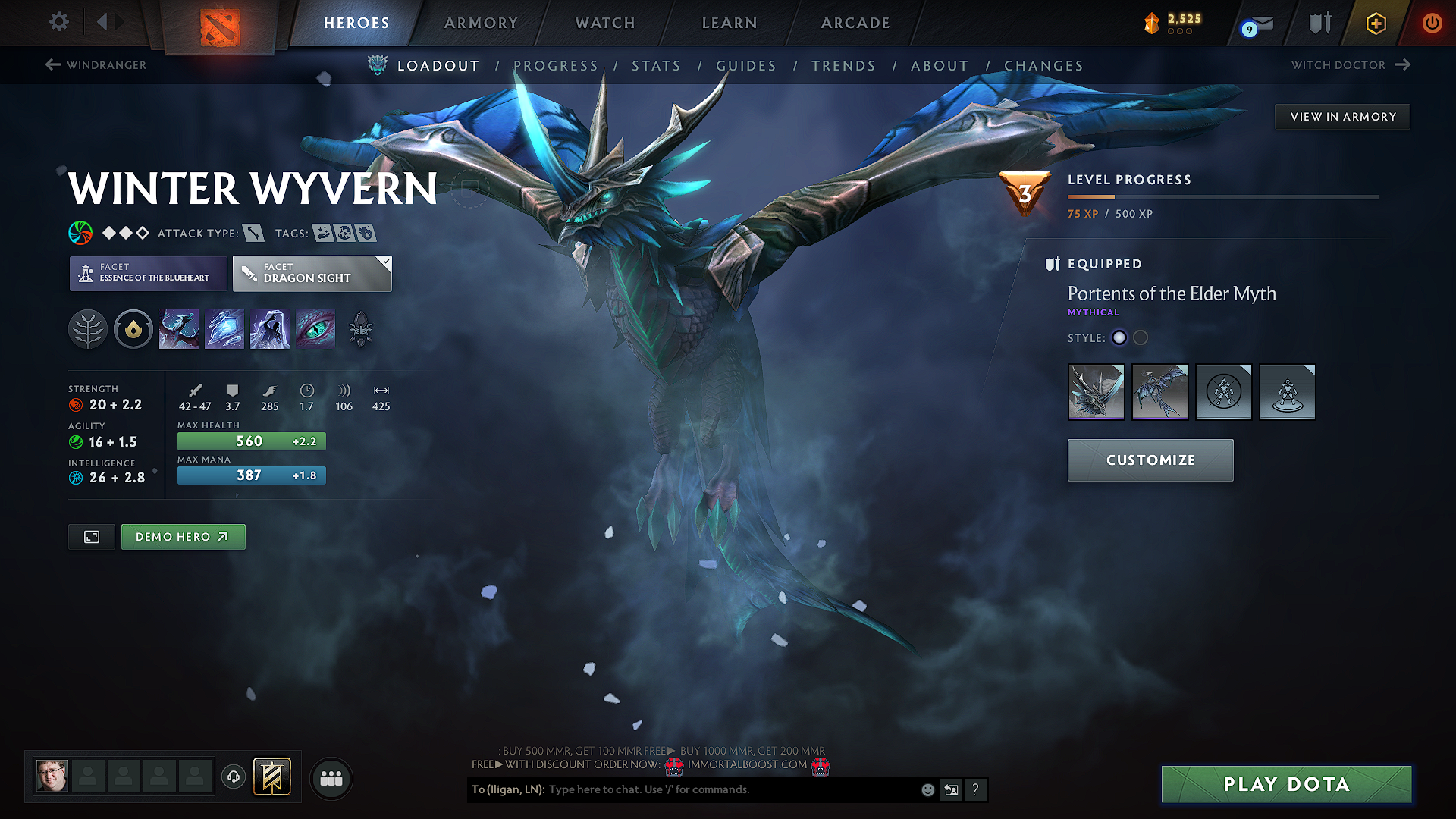Viewport: 1456px width, 819px height.
Task: Switch to the STATS tab
Action: 657,66
